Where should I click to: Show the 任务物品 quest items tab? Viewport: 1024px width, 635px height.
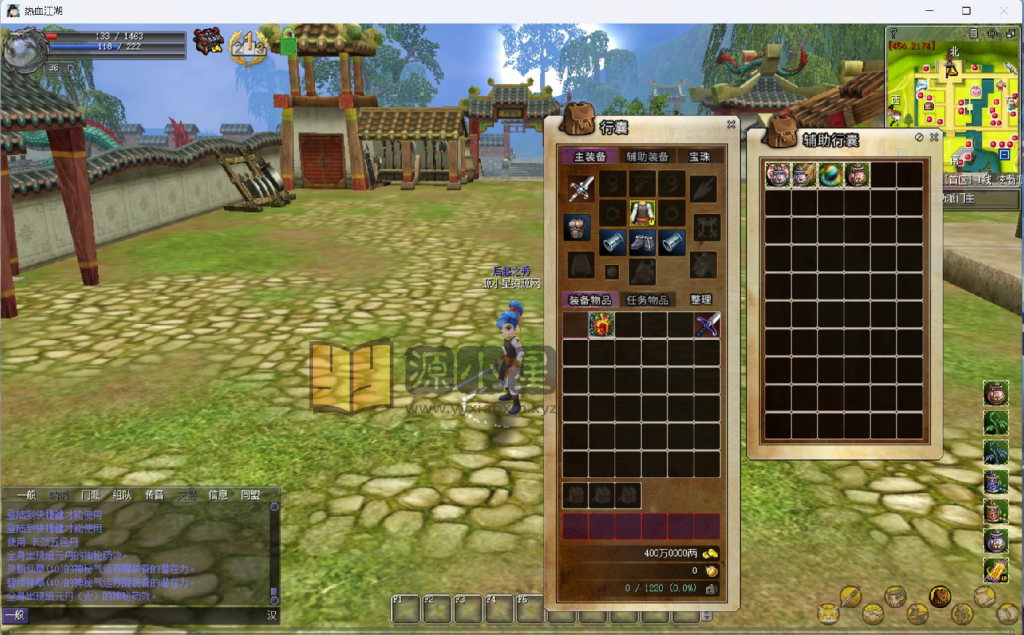pyautogui.click(x=647, y=300)
